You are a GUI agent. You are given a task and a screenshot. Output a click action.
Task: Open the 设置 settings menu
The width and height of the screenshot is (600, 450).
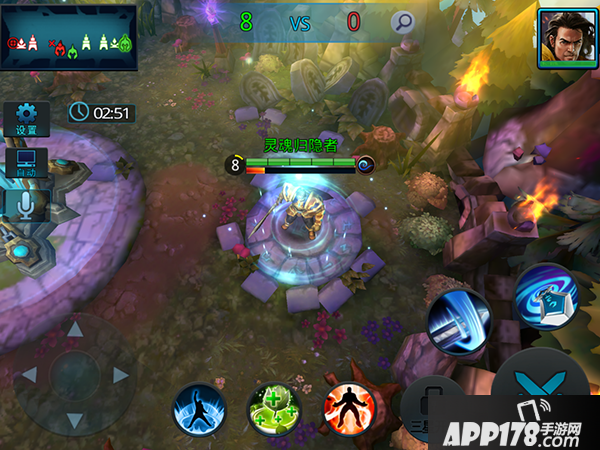coord(26,119)
